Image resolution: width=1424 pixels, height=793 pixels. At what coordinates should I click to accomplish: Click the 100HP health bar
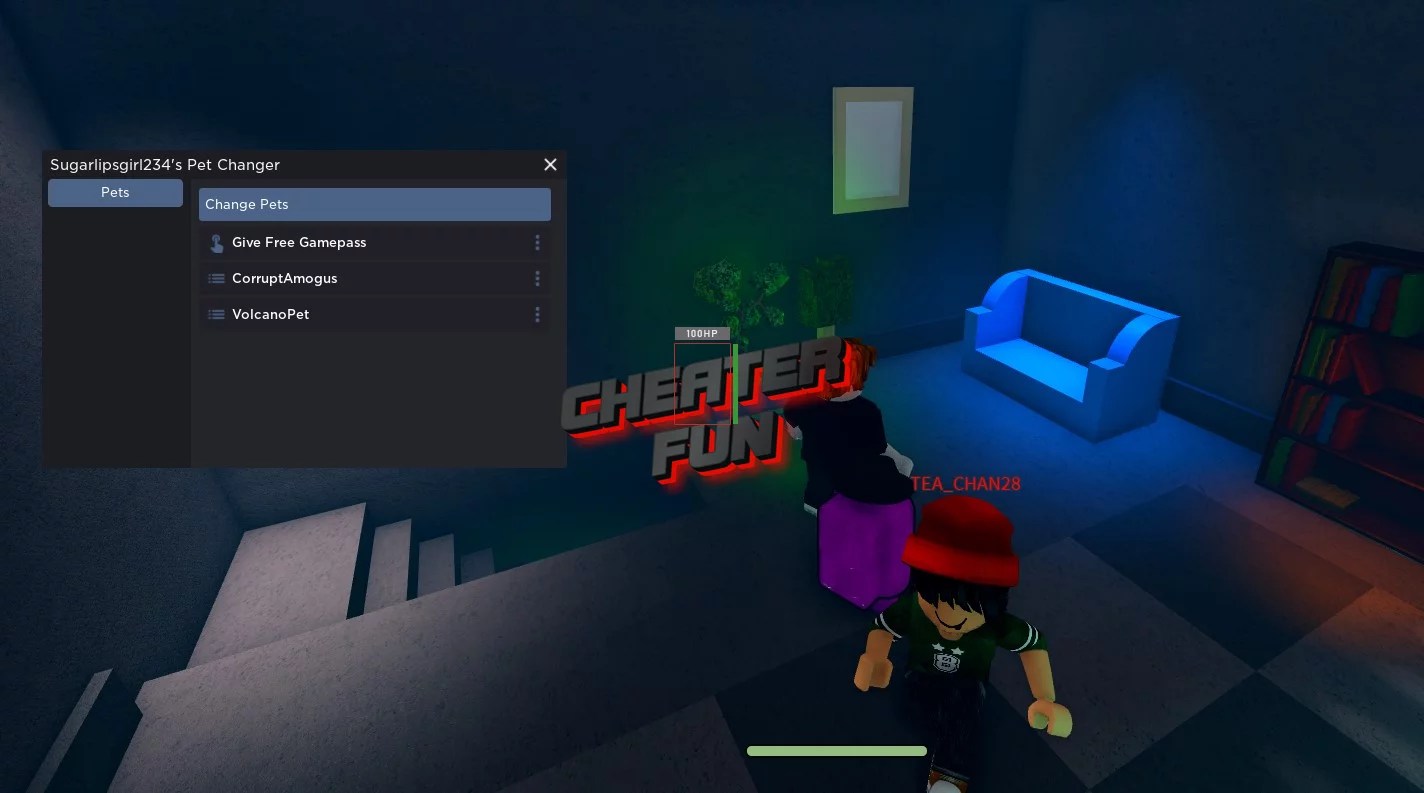[x=702, y=333]
